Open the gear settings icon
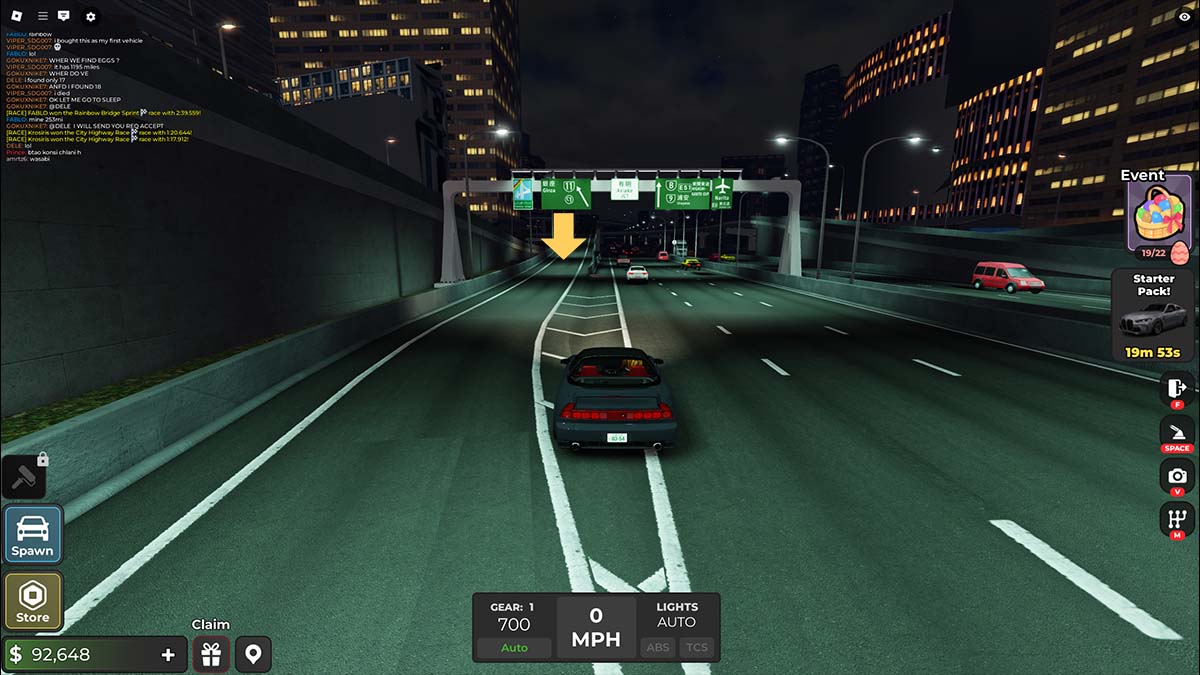 point(91,16)
